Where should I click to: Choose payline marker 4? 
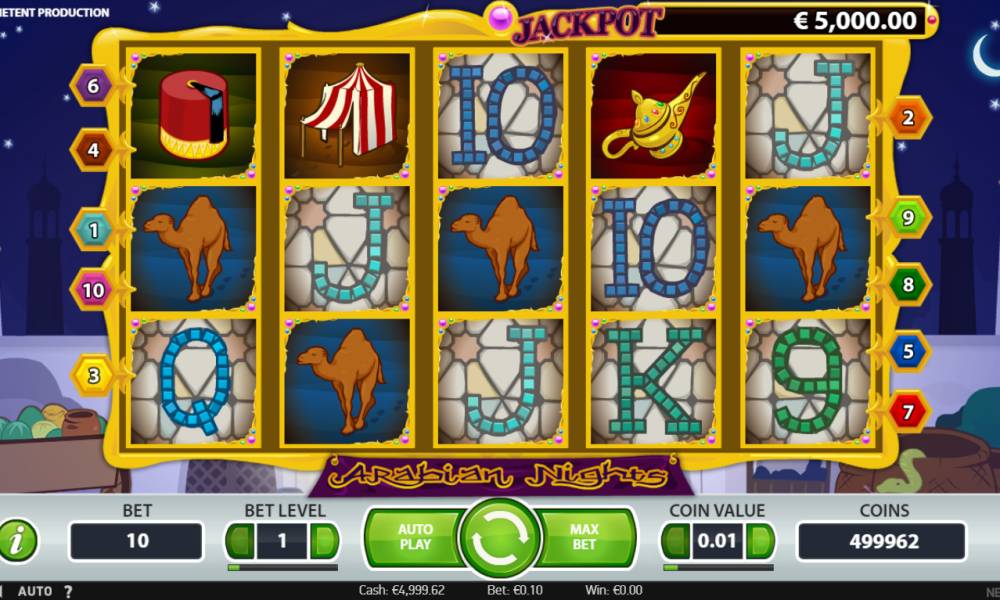(93, 150)
